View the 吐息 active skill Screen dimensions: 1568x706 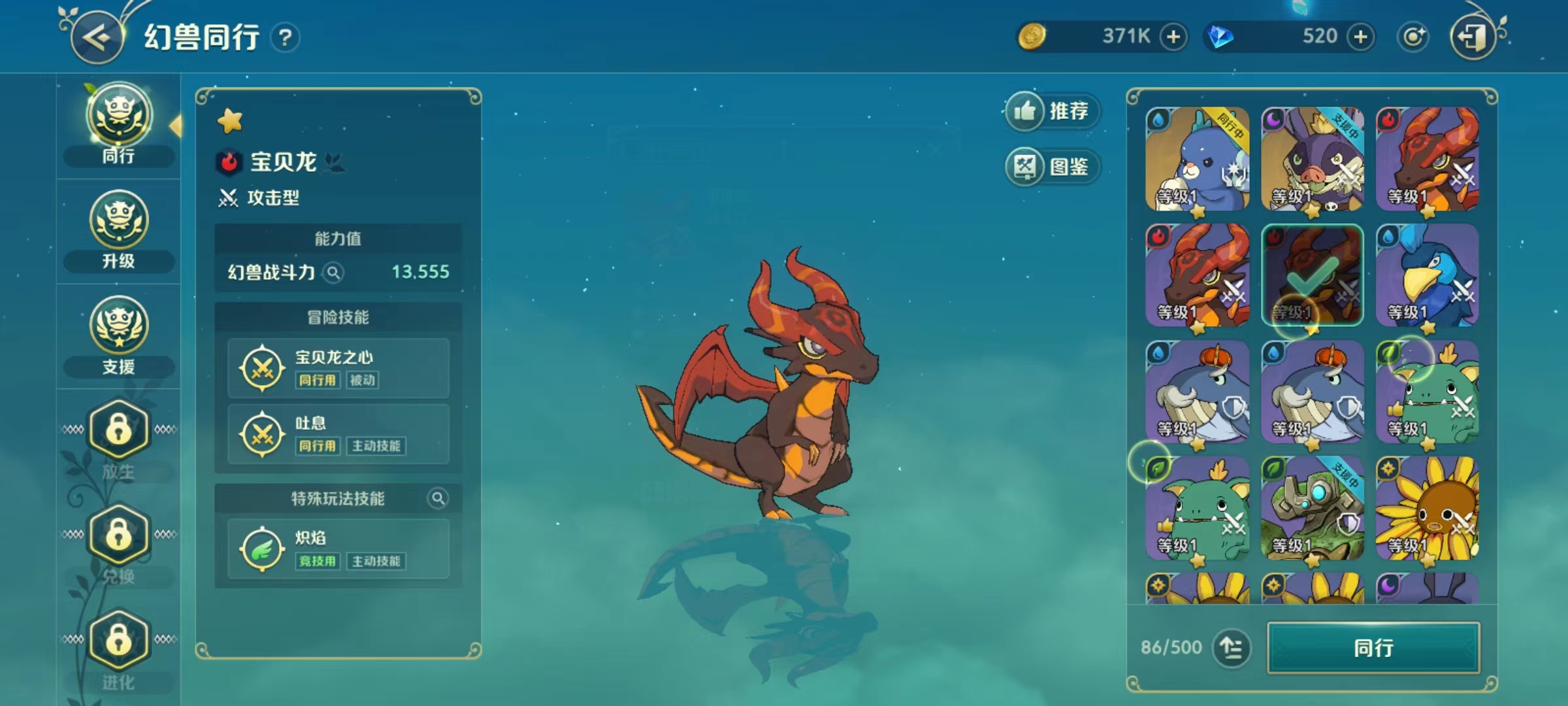click(x=338, y=434)
